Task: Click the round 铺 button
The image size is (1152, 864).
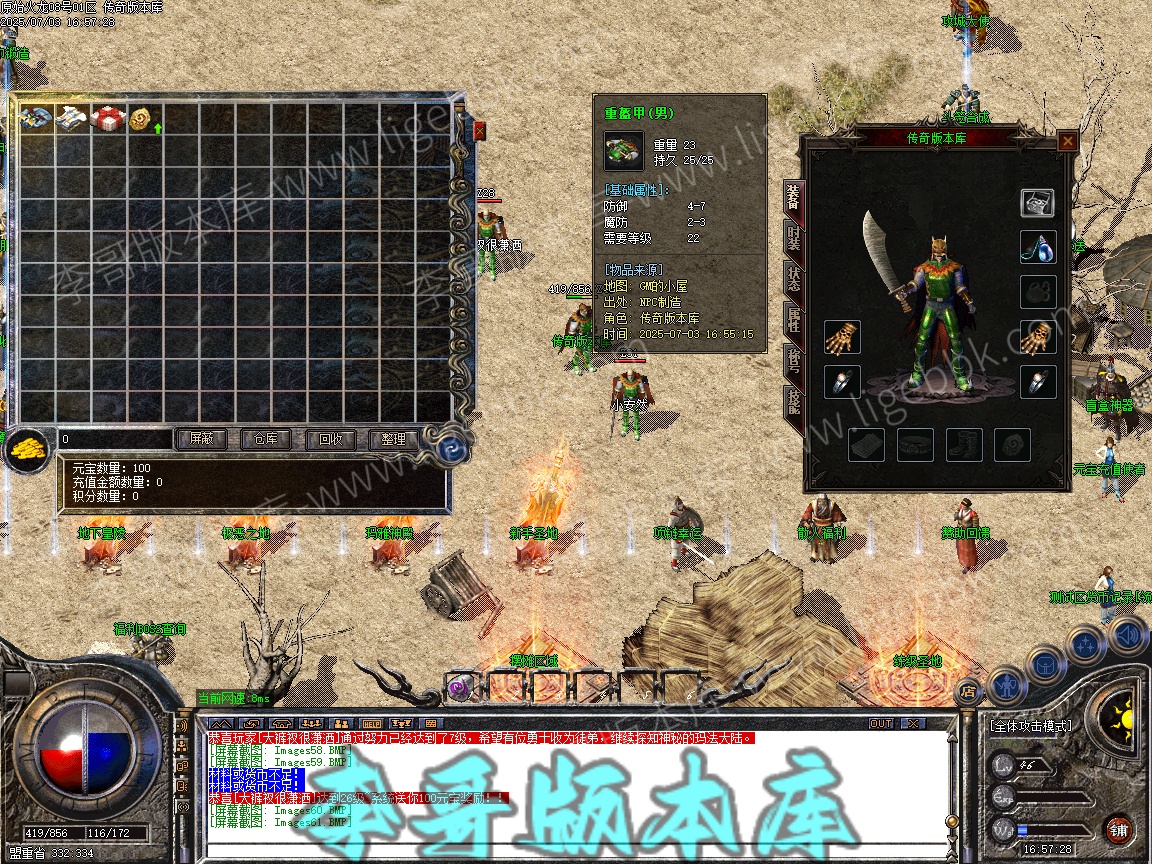Action: pos(1119,829)
